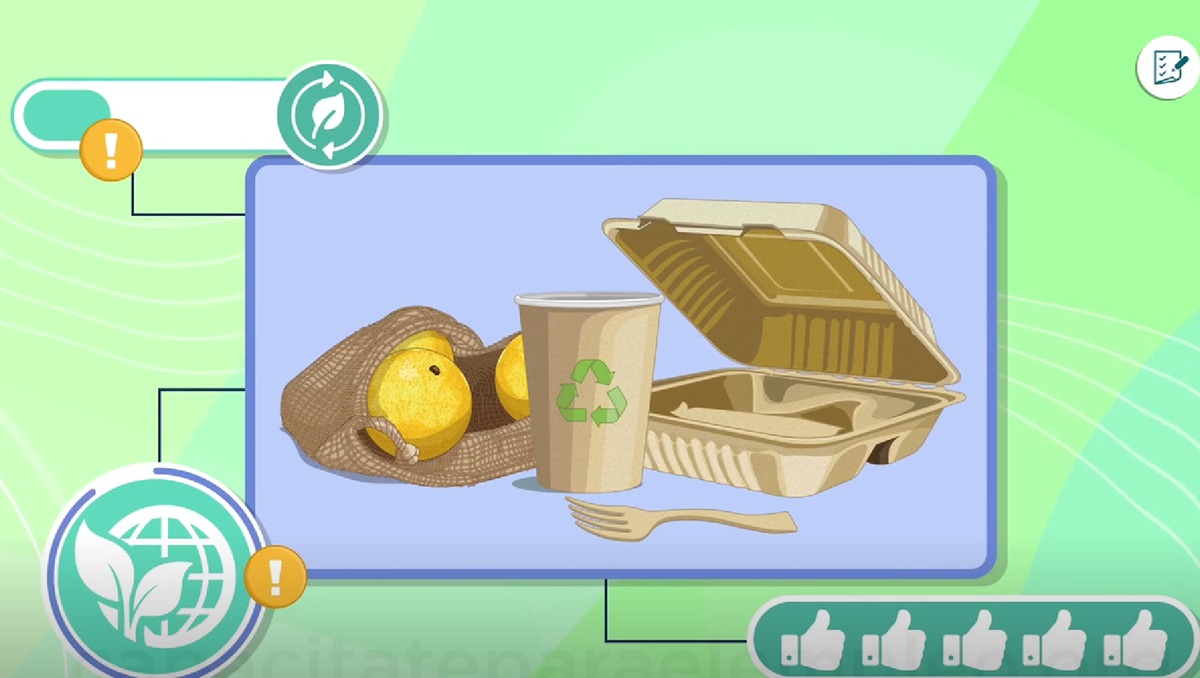The image size is (1200, 678).
Task: Tap the exclamation alert beside the globe badge
Action: click(275, 576)
